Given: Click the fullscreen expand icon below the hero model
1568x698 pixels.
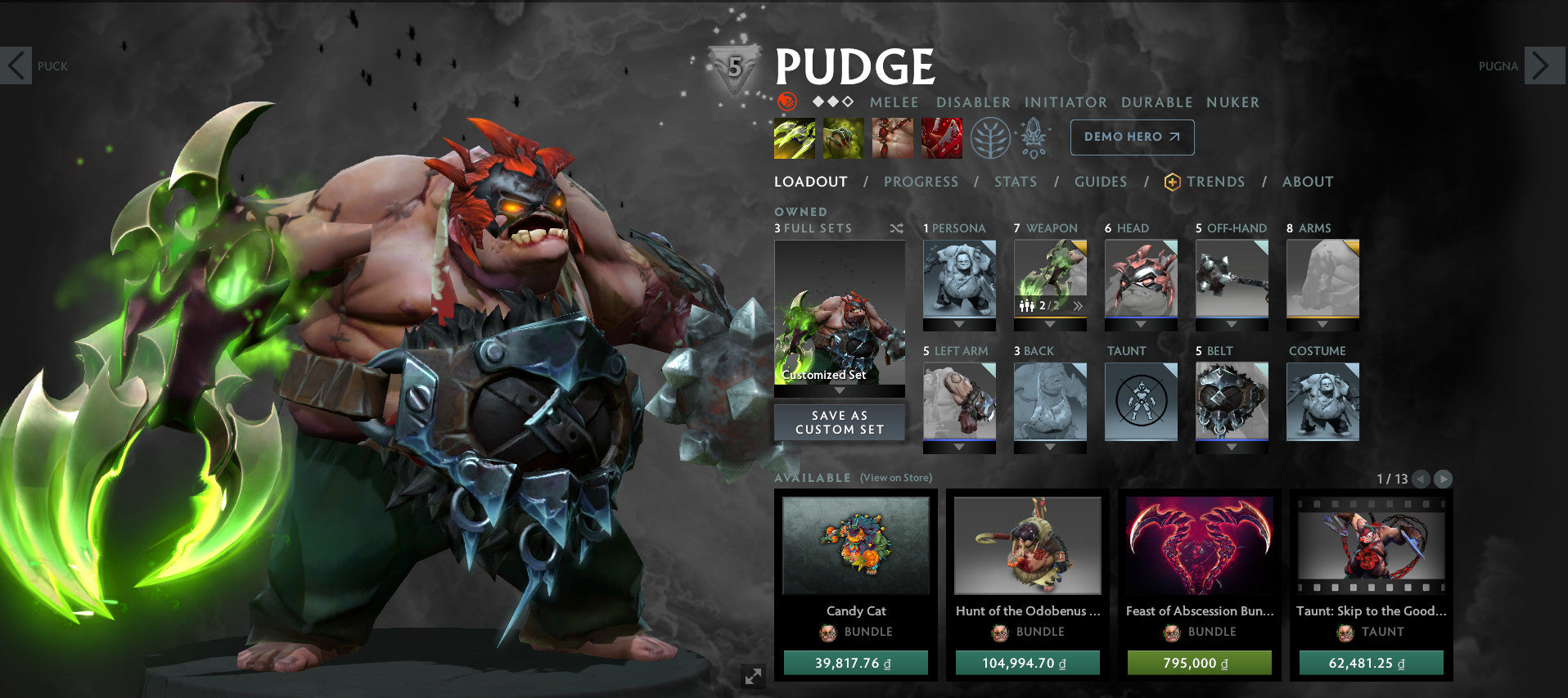Looking at the screenshot, I should [753, 676].
